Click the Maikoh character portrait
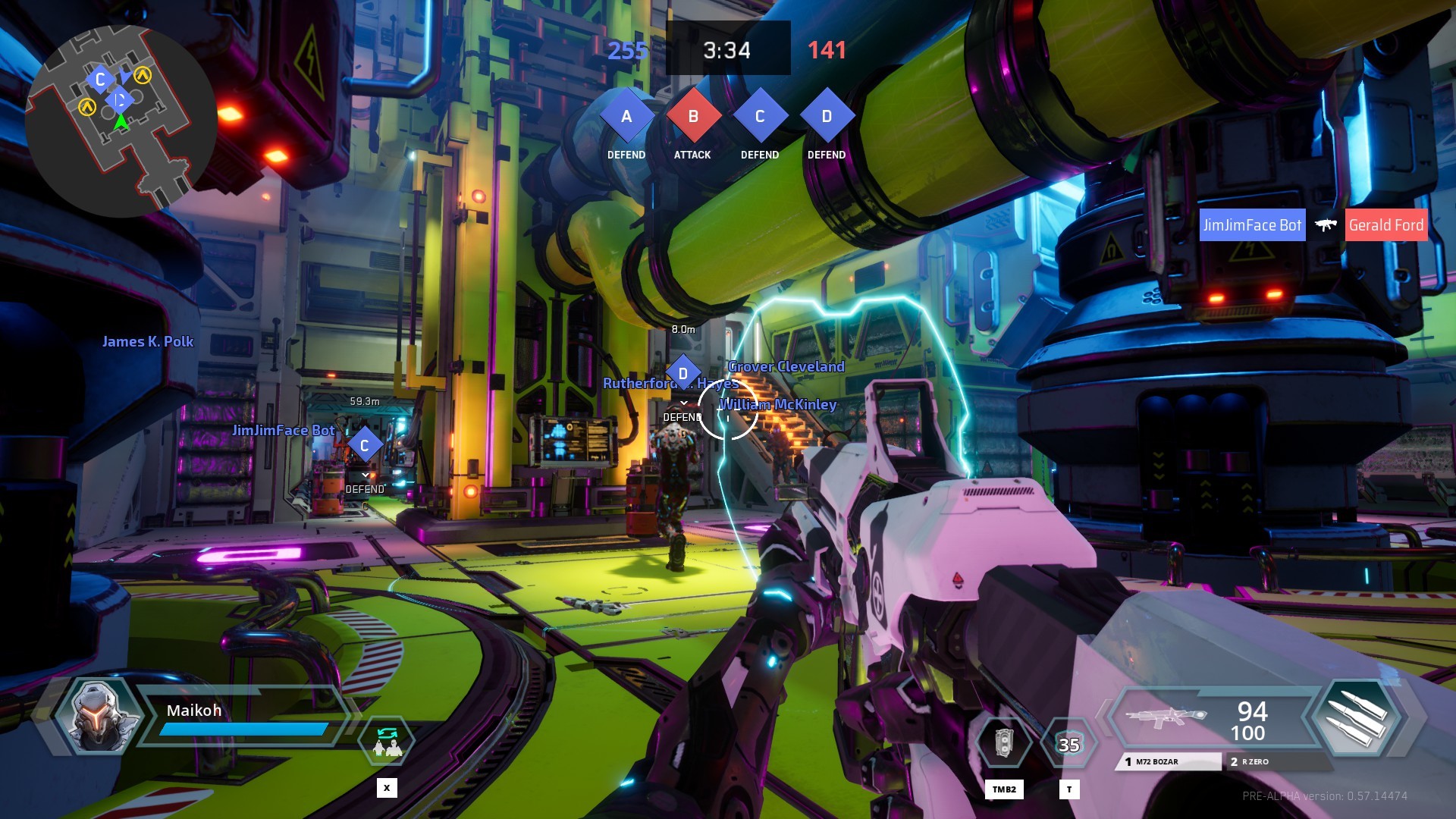 99,717
